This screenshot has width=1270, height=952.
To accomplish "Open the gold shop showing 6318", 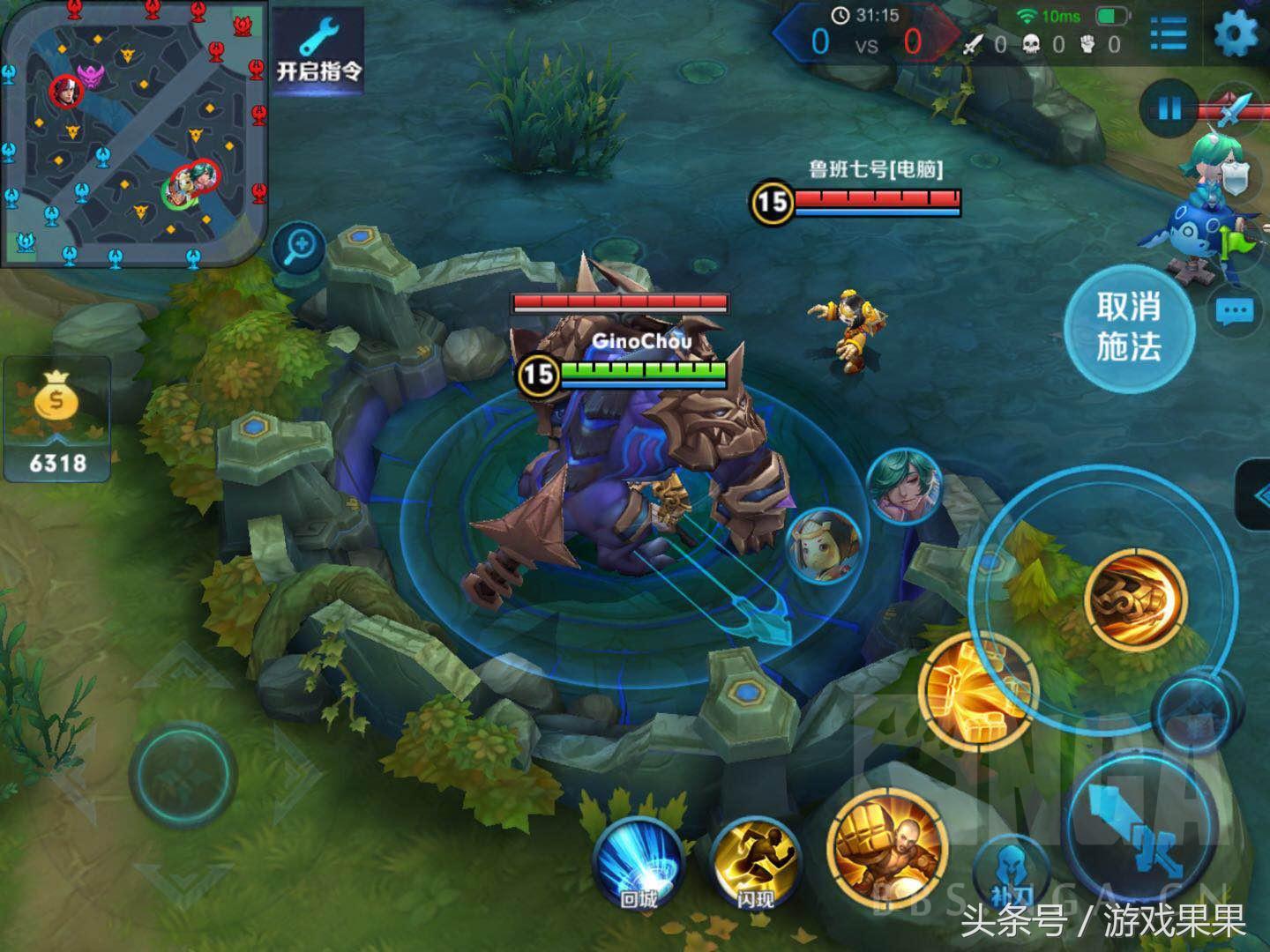I will coord(57,420).
